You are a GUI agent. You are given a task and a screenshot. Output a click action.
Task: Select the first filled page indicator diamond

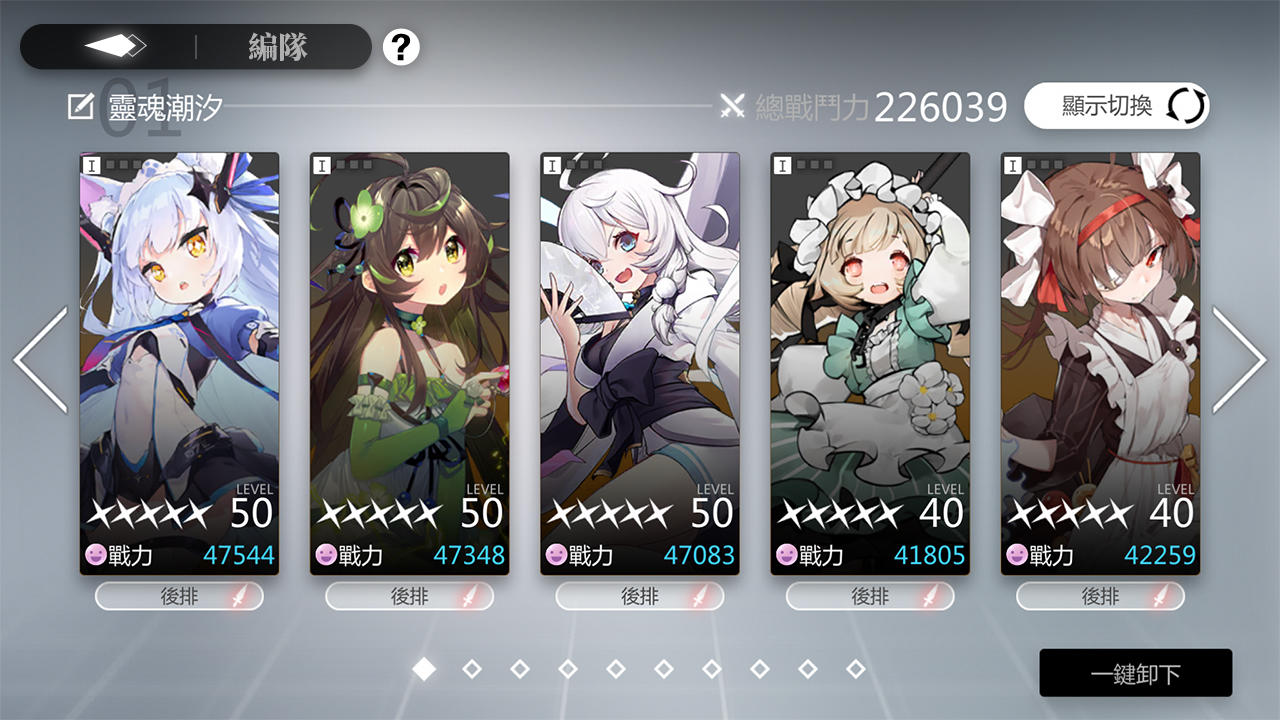(422, 670)
